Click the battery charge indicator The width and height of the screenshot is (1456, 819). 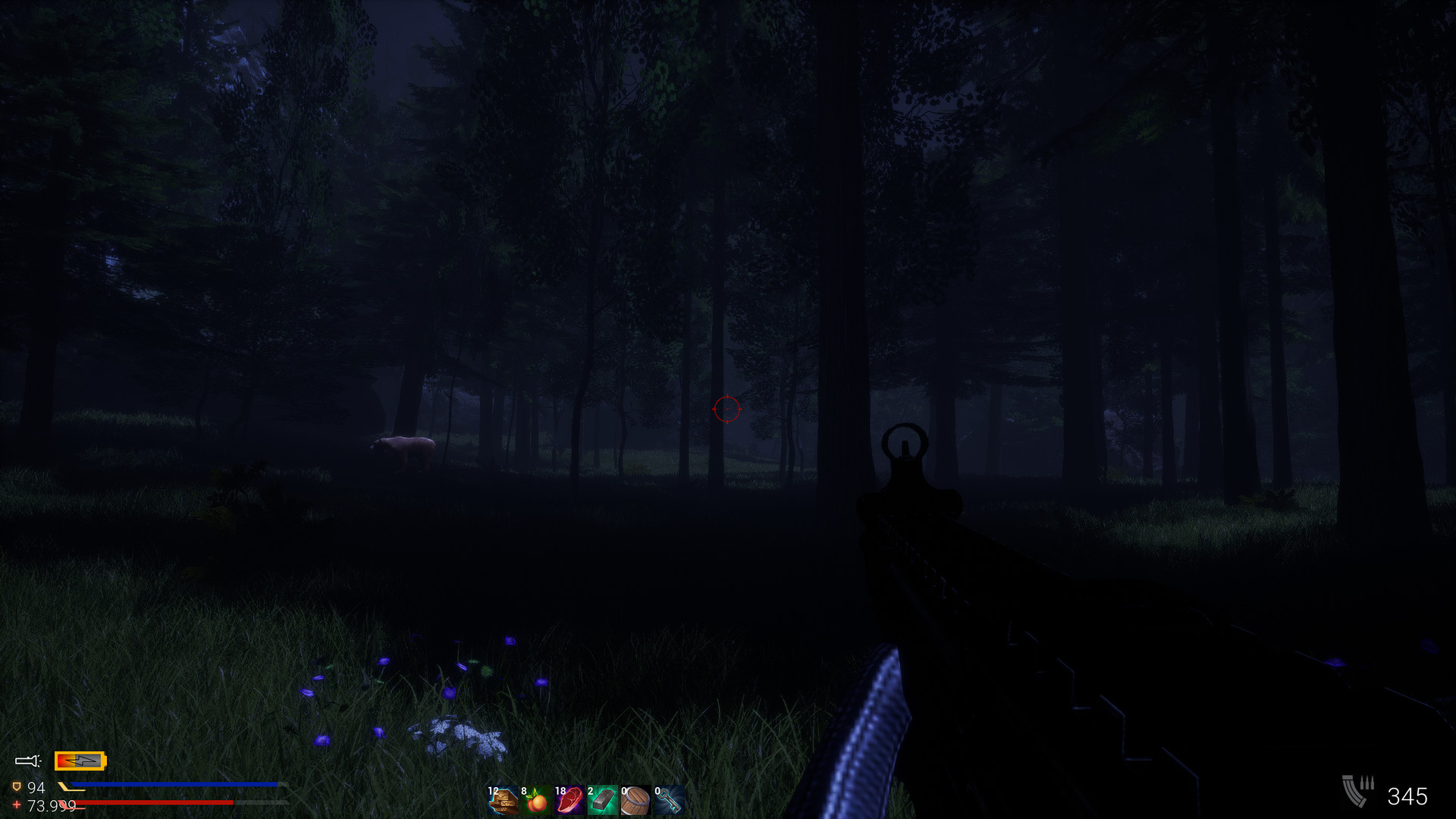pyautogui.click(x=80, y=760)
